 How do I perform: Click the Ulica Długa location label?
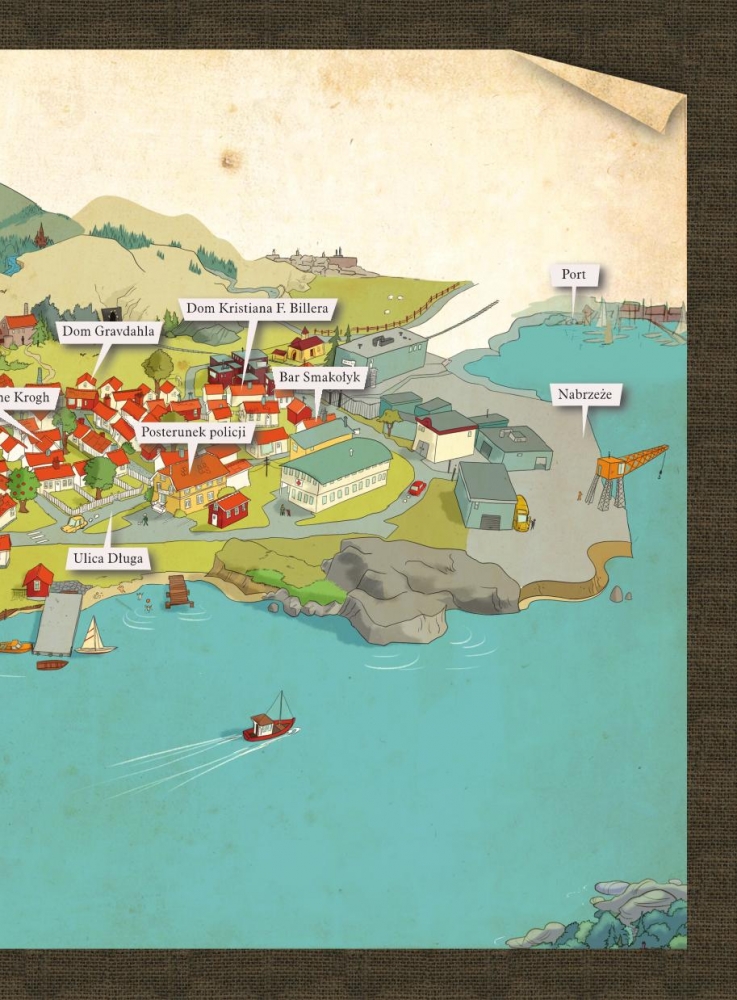tap(110, 558)
